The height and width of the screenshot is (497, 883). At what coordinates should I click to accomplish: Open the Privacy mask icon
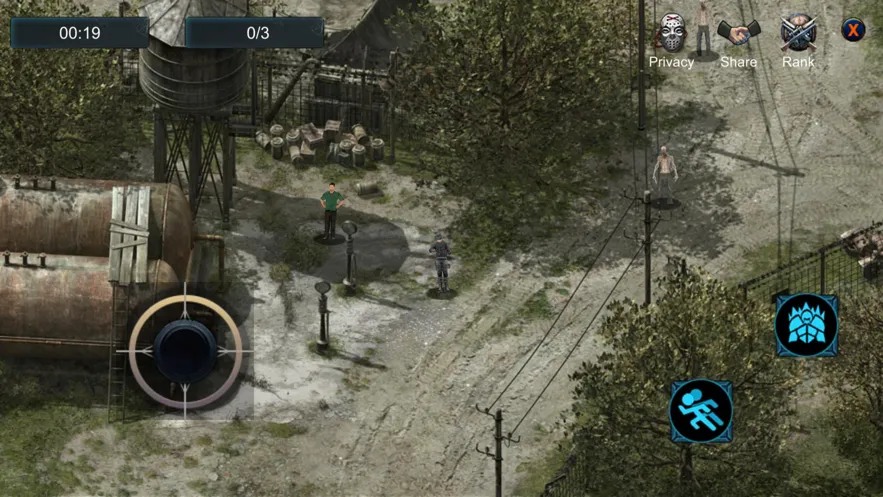[x=671, y=33]
